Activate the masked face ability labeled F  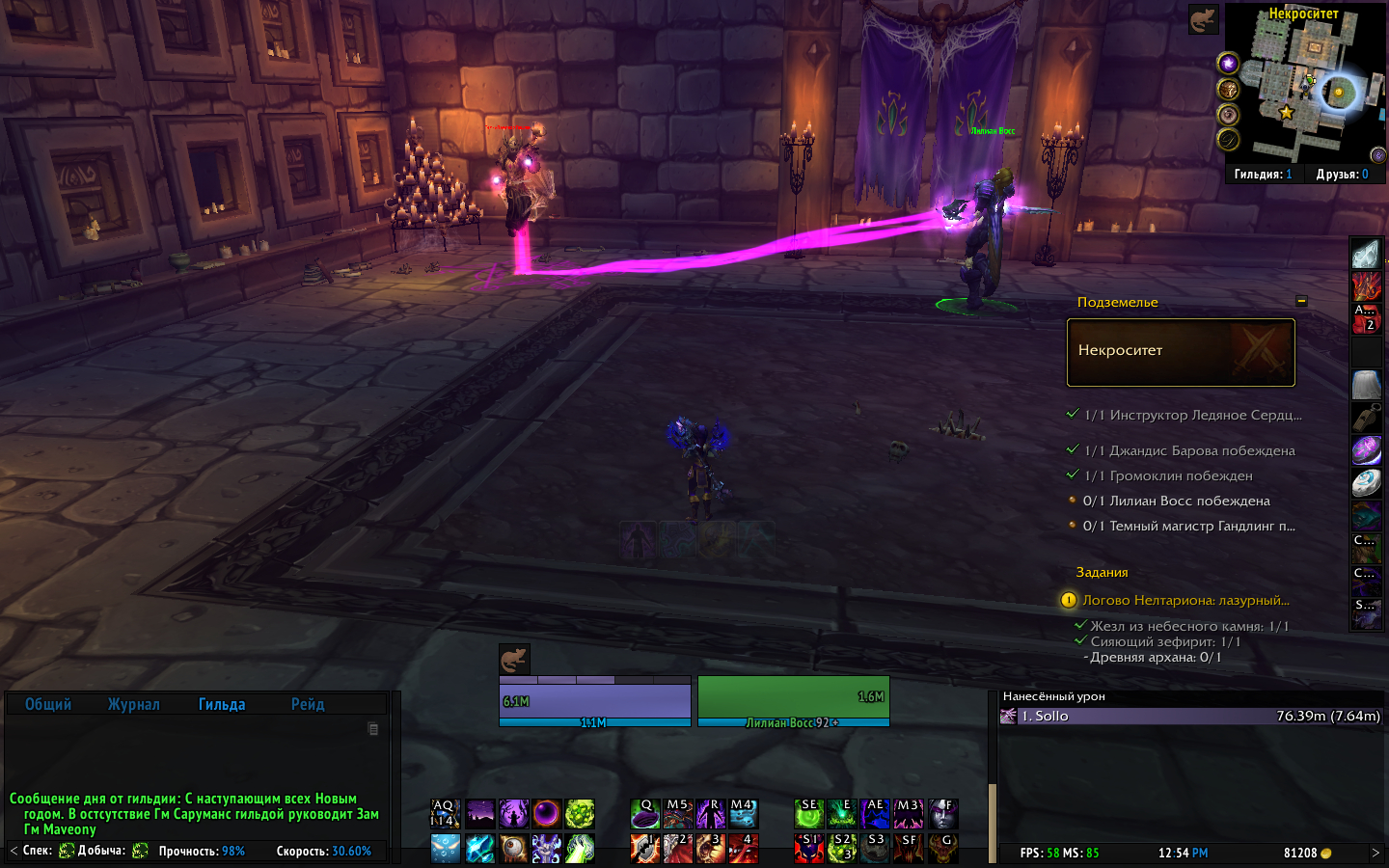[942, 814]
